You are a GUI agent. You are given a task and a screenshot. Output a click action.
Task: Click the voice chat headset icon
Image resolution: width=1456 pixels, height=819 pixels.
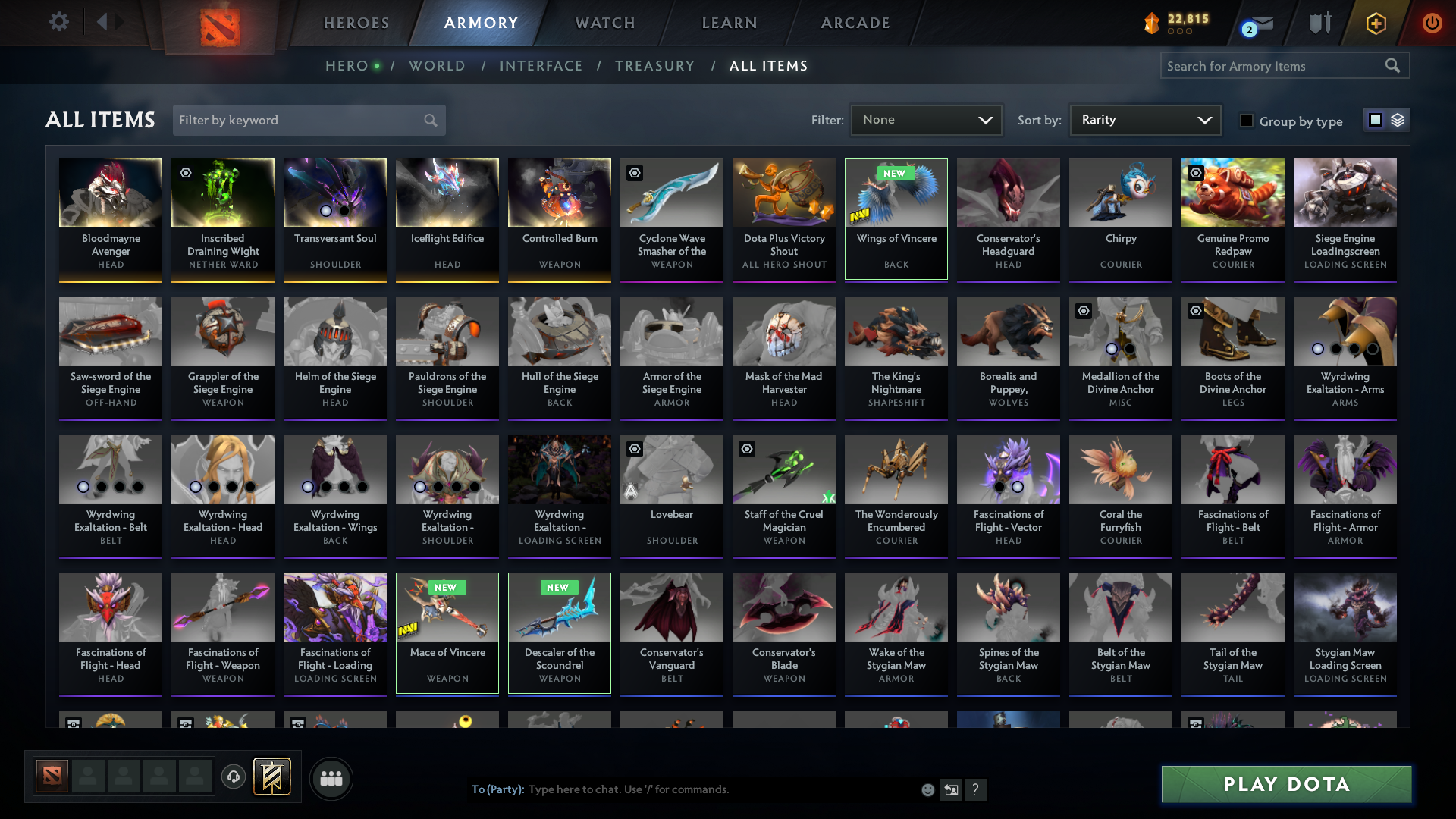234,777
